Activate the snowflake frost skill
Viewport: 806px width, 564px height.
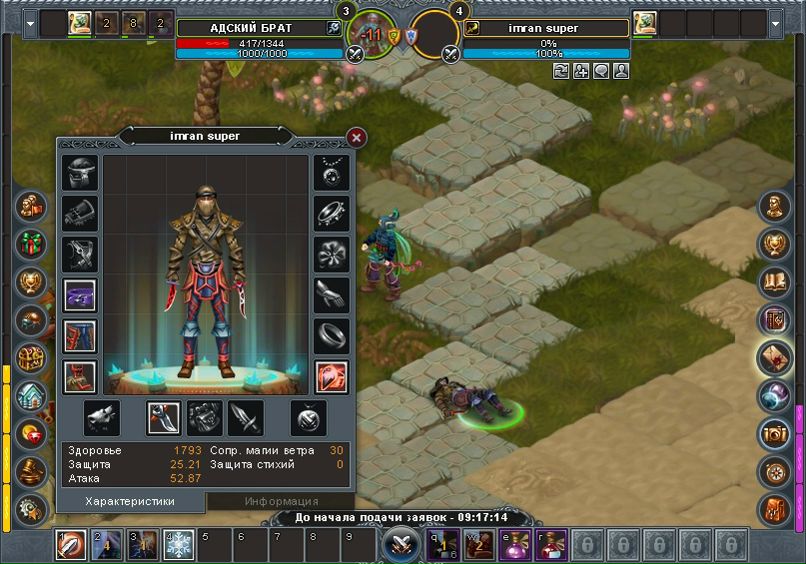click(x=179, y=545)
